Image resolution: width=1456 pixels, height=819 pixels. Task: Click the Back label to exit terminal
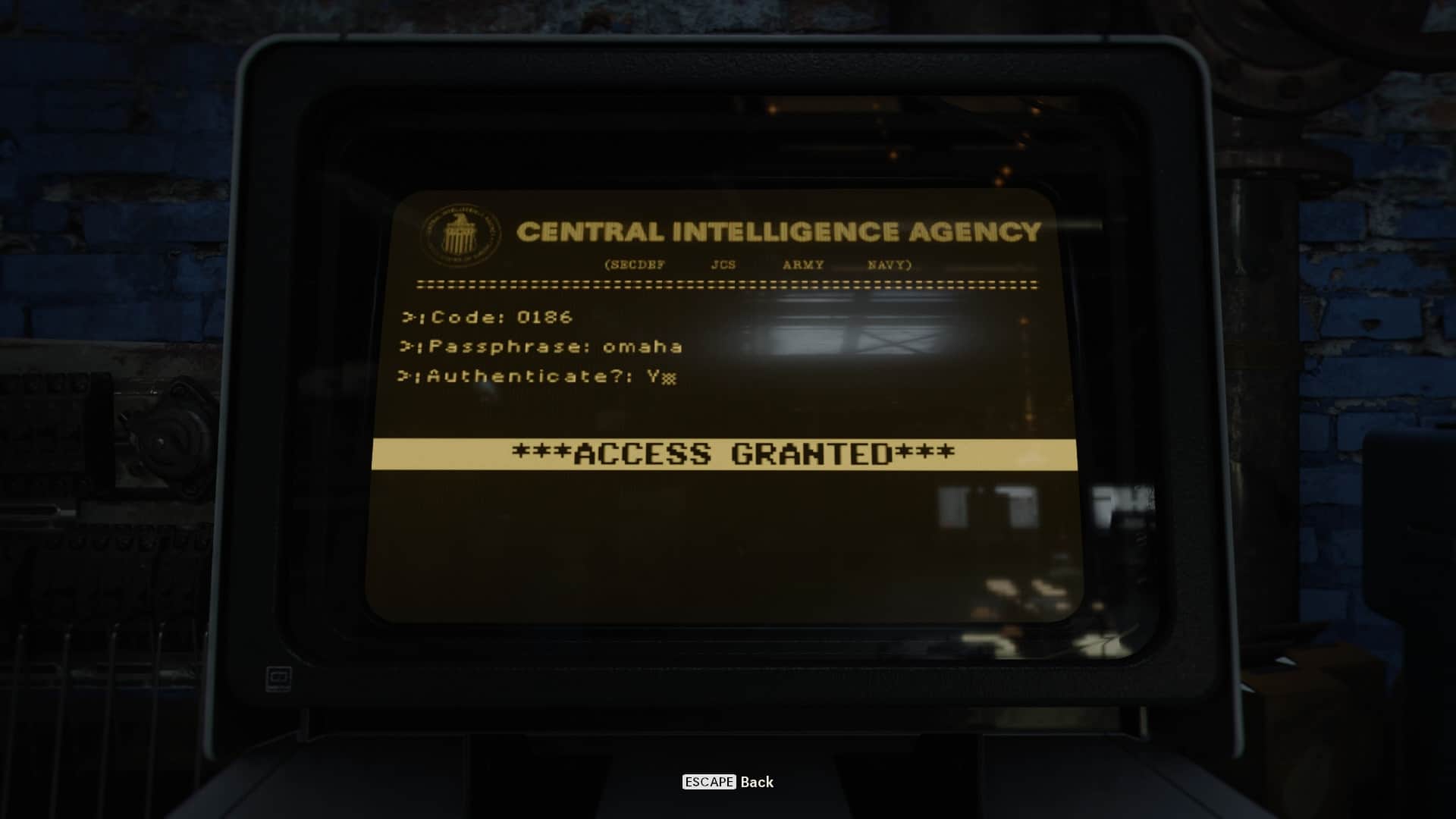pyautogui.click(x=756, y=782)
